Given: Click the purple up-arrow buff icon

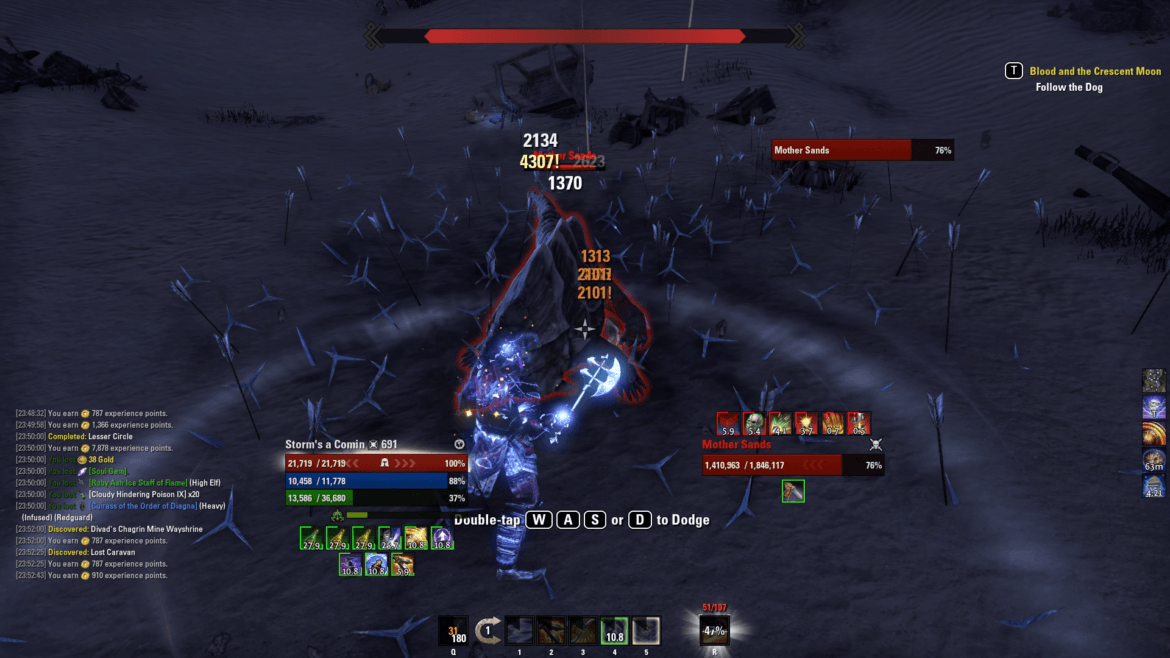Looking at the screenshot, I should tap(441, 538).
